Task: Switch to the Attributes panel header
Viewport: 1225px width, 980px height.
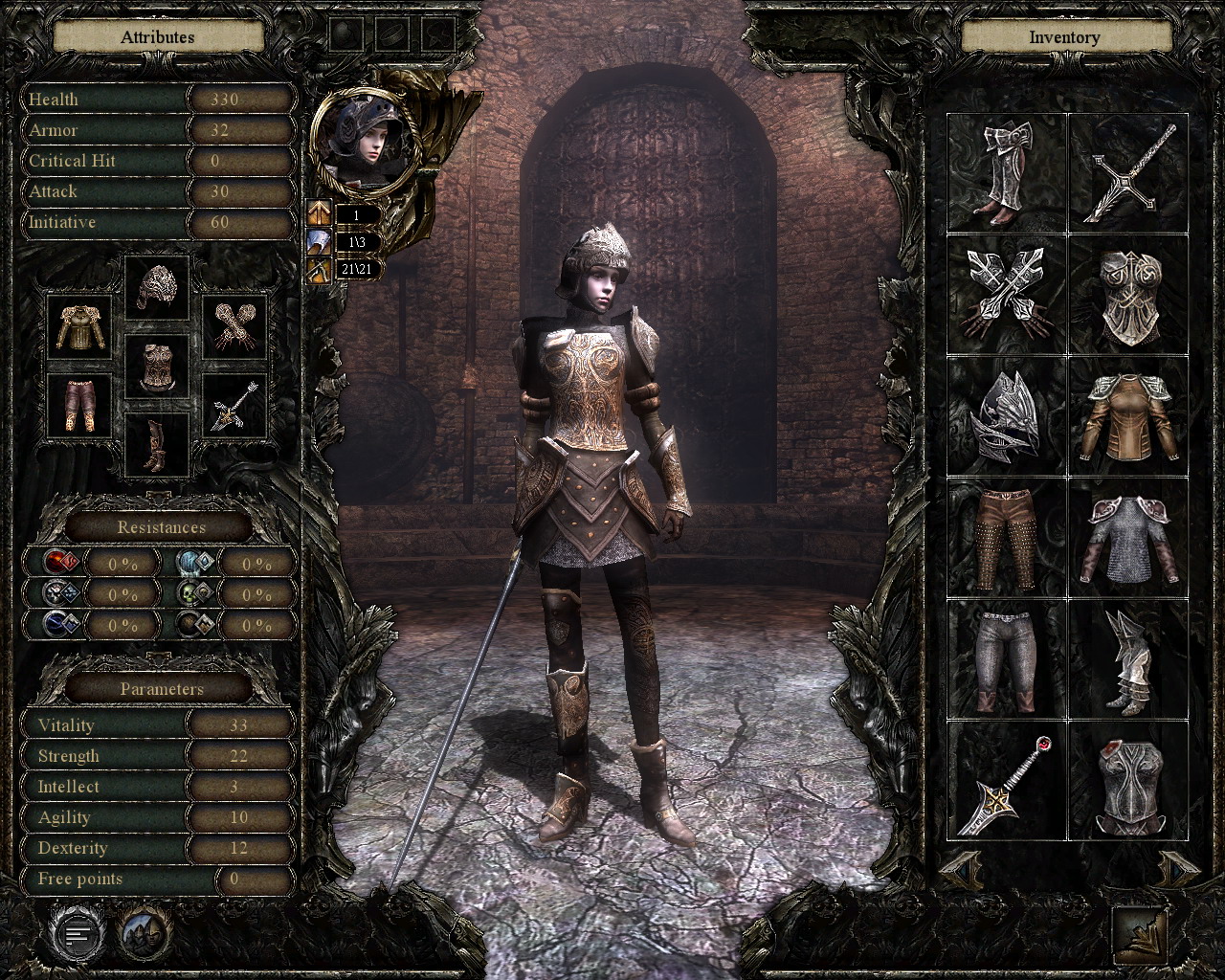Action: [156, 36]
